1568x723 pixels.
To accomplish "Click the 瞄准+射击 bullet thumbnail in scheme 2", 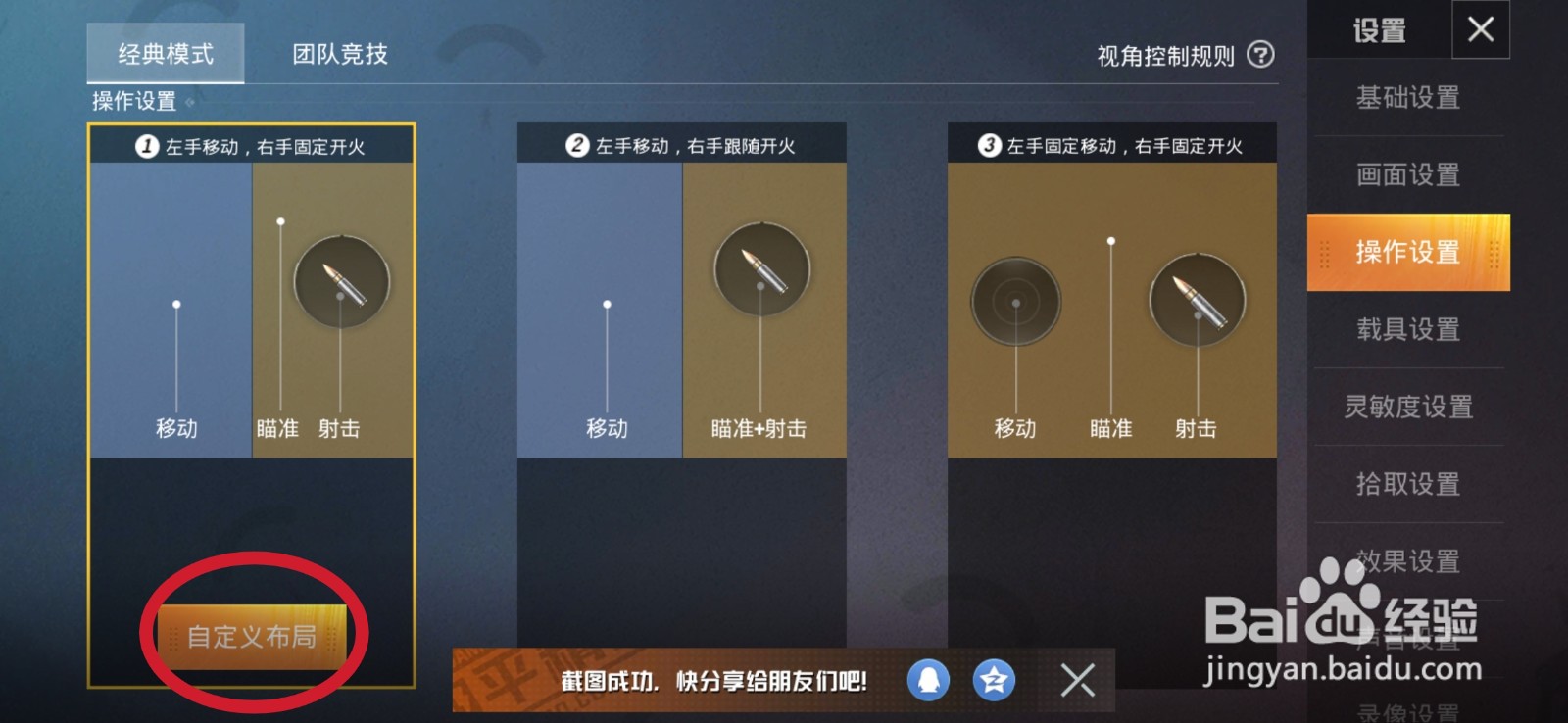I will click(760, 269).
